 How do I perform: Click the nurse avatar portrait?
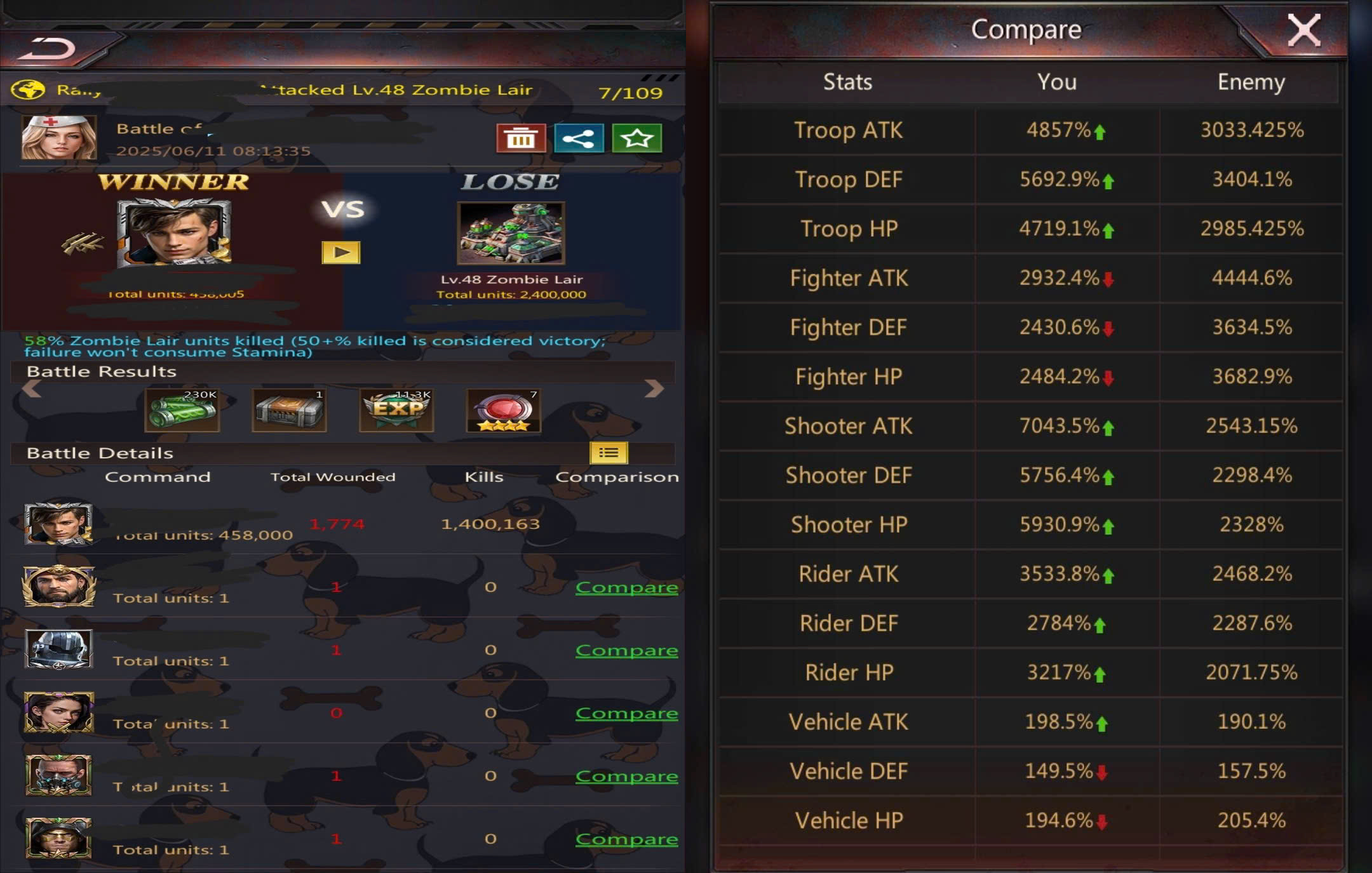[x=59, y=137]
